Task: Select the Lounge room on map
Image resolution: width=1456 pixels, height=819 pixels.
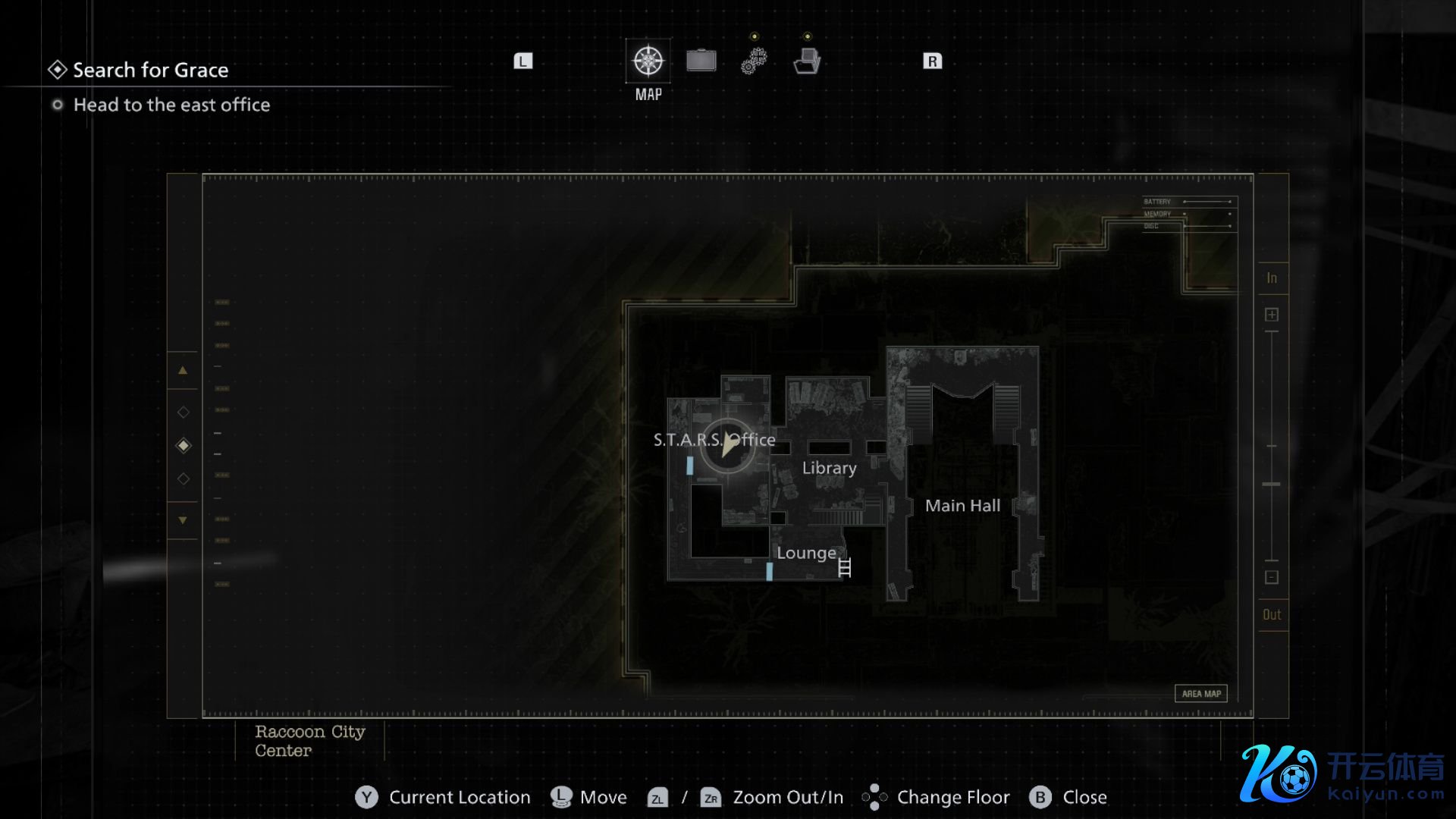Action: [805, 553]
